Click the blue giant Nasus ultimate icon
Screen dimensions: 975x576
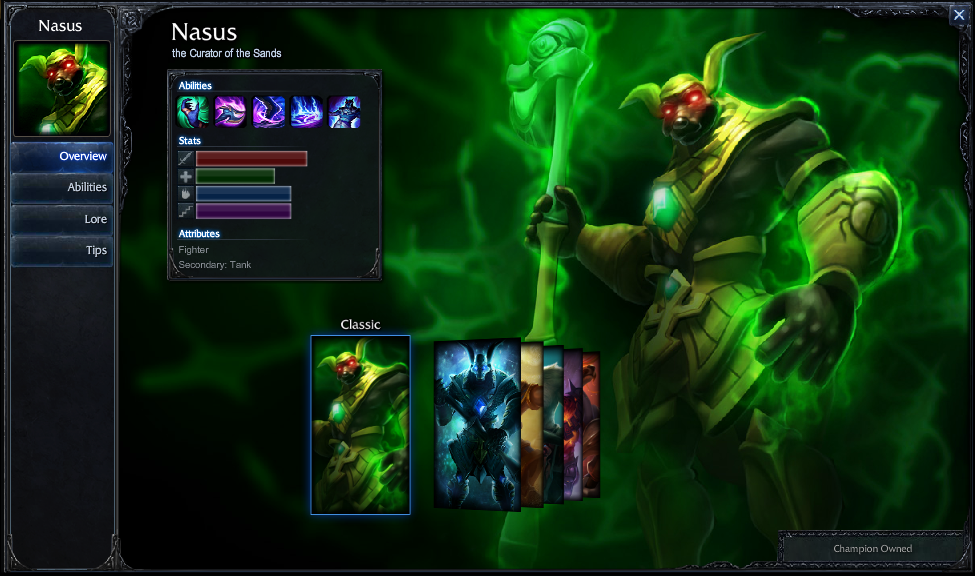pyautogui.click(x=344, y=112)
